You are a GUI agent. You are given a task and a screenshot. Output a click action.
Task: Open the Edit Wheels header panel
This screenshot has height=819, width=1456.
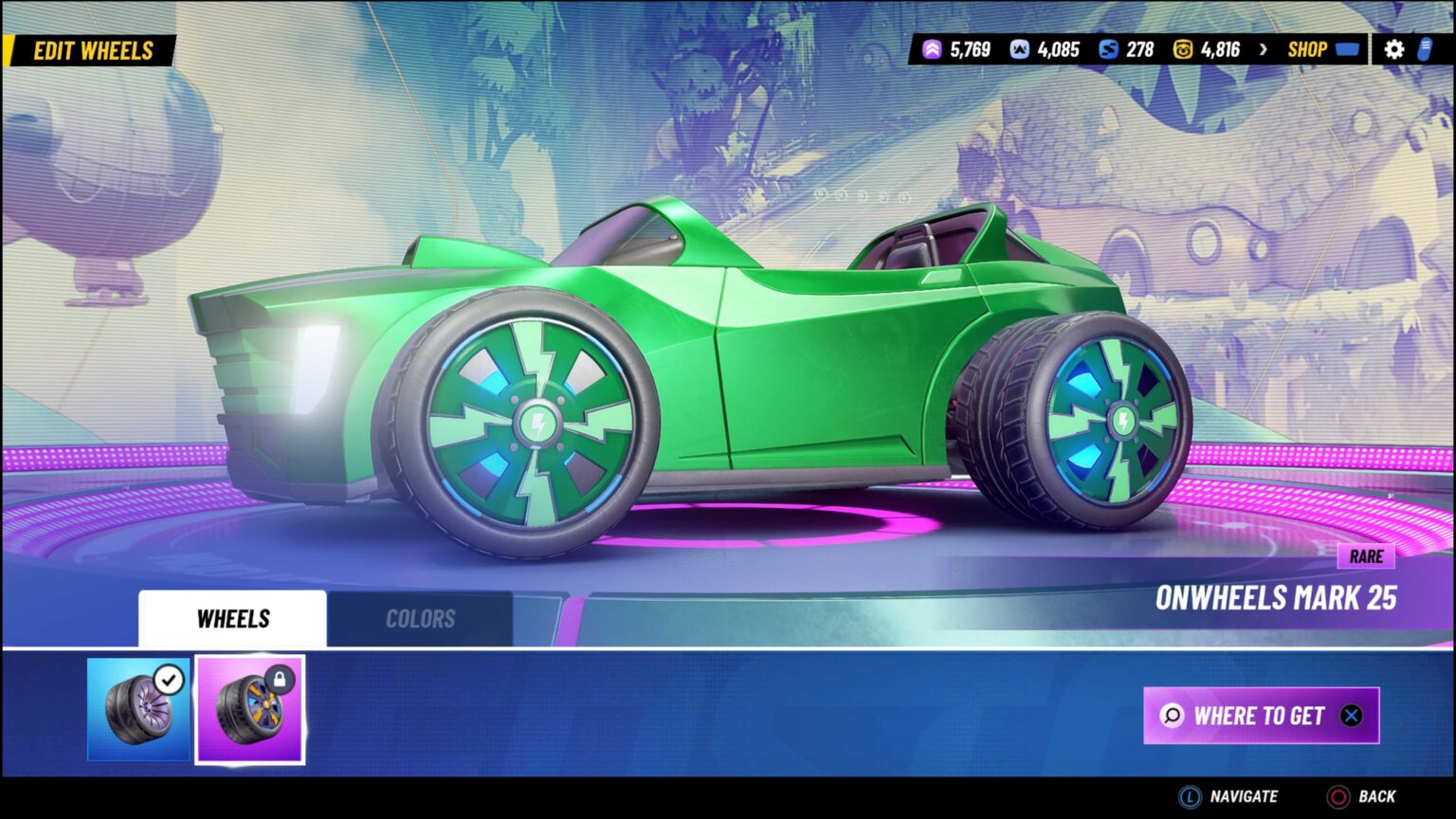pyautogui.click(x=95, y=50)
